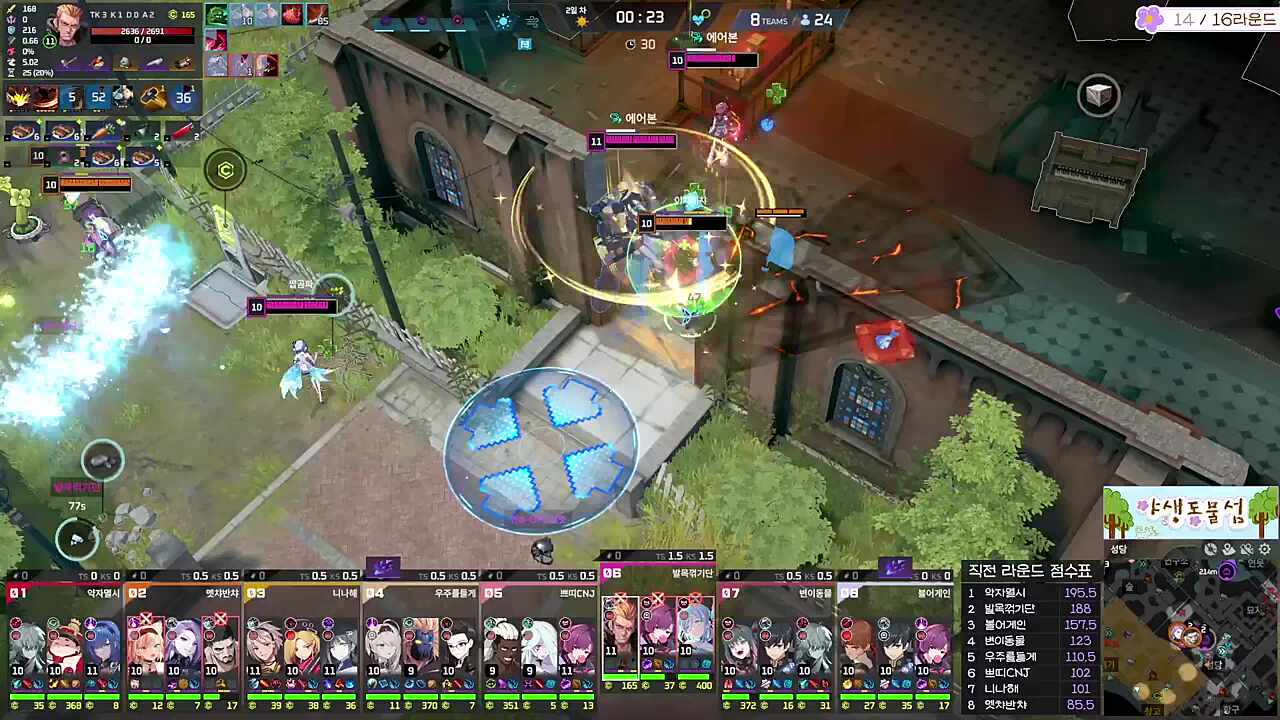The height and width of the screenshot is (720, 1280).
Task: Activate the hammer crafting skill icon
Action: pyautogui.click(x=150, y=97)
